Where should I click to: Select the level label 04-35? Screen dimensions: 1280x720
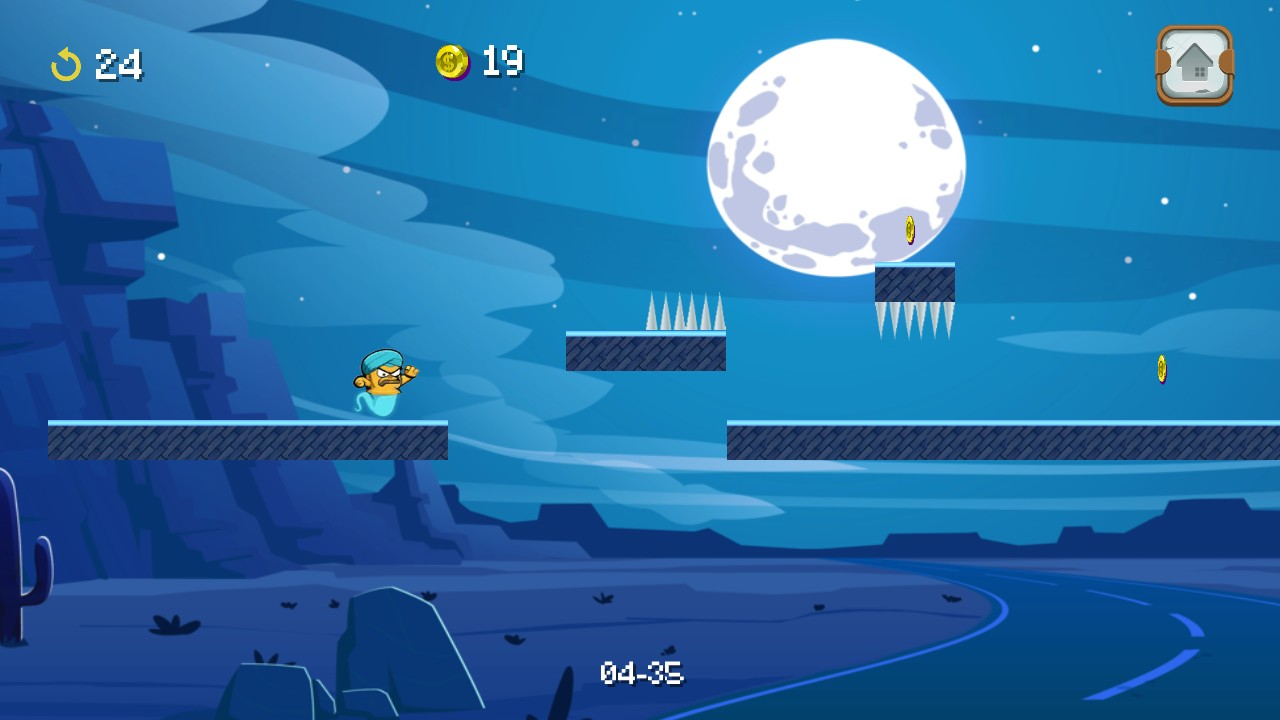(x=642, y=673)
